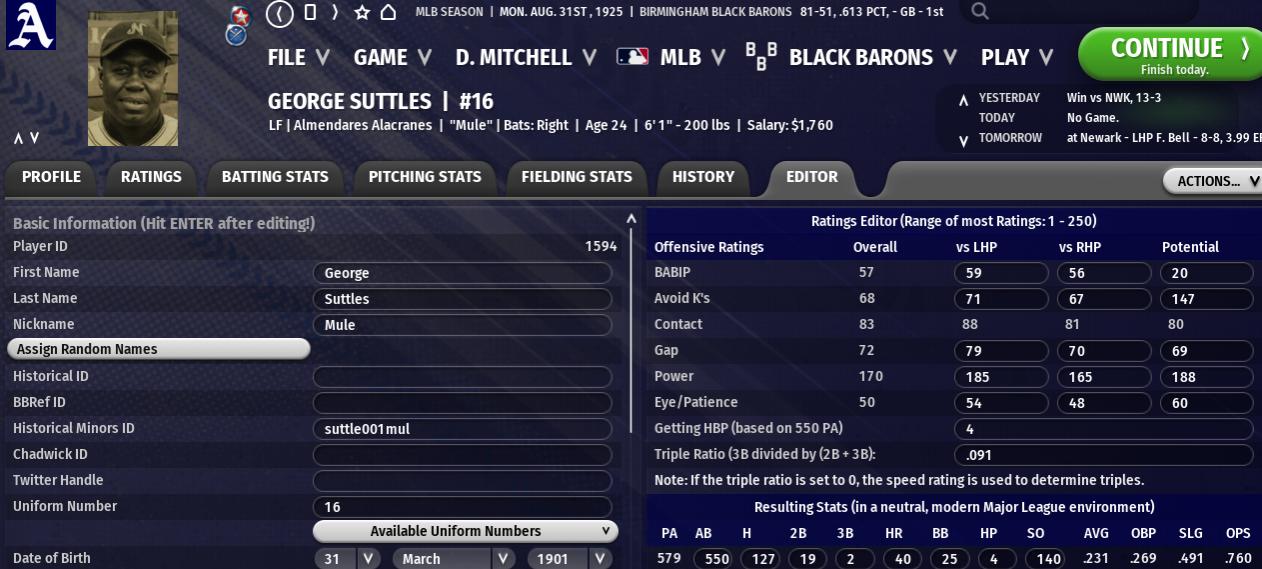This screenshot has height=569, width=1262.
Task: Switch to the Ratings tab
Action: click(151, 177)
